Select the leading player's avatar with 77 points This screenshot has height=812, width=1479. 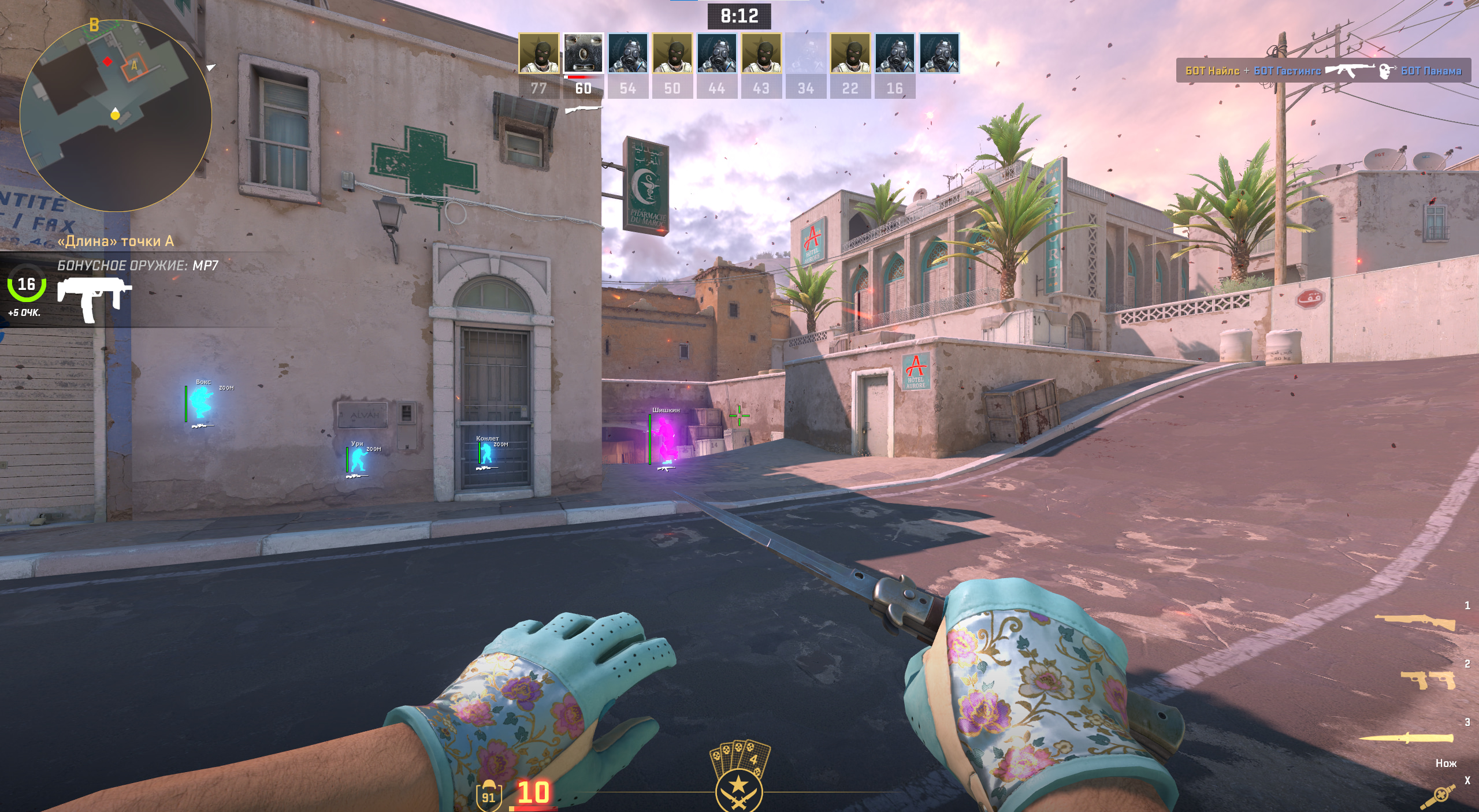[x=538, y=54]
